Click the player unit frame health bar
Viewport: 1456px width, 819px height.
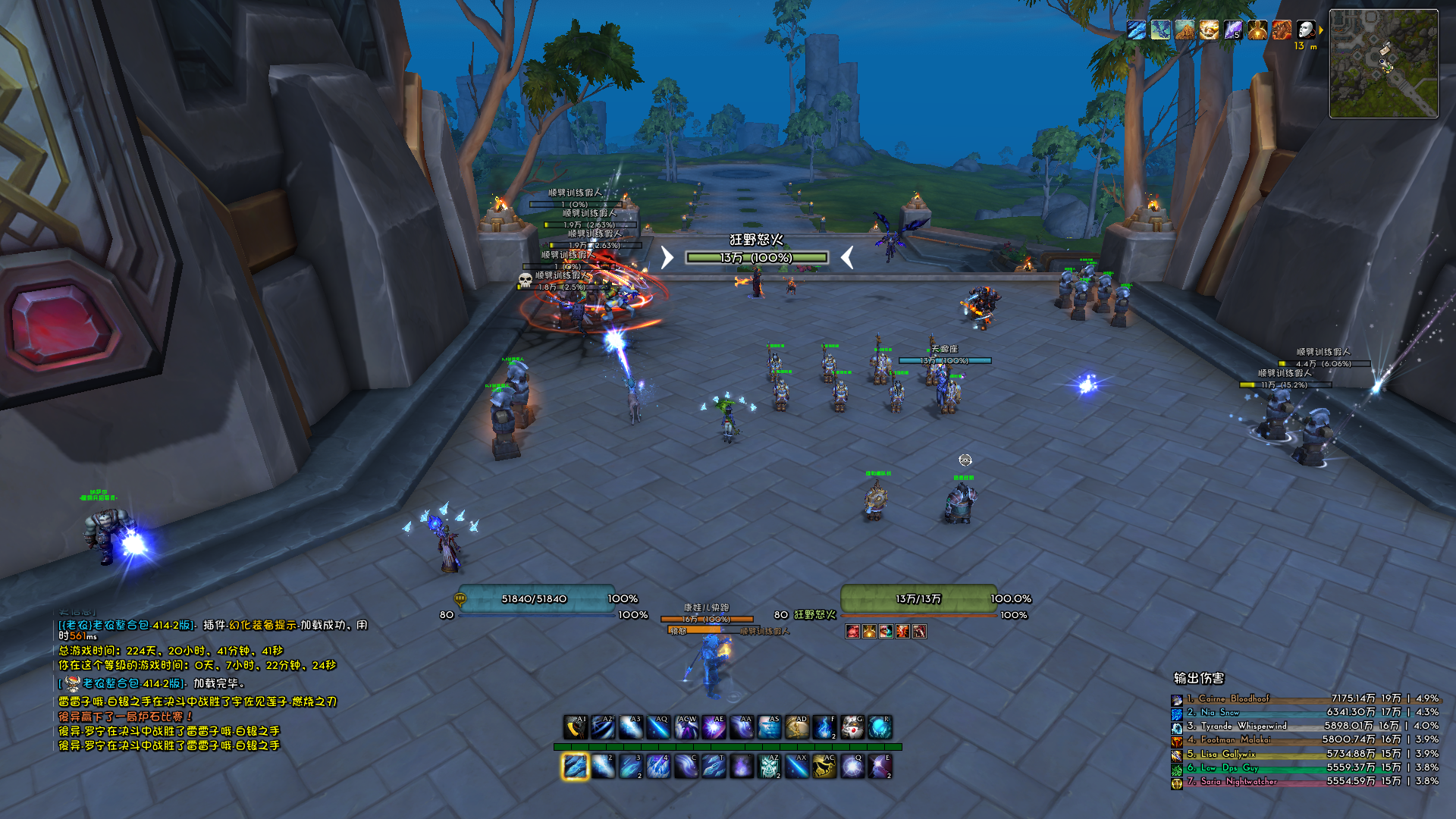[535, 599]
